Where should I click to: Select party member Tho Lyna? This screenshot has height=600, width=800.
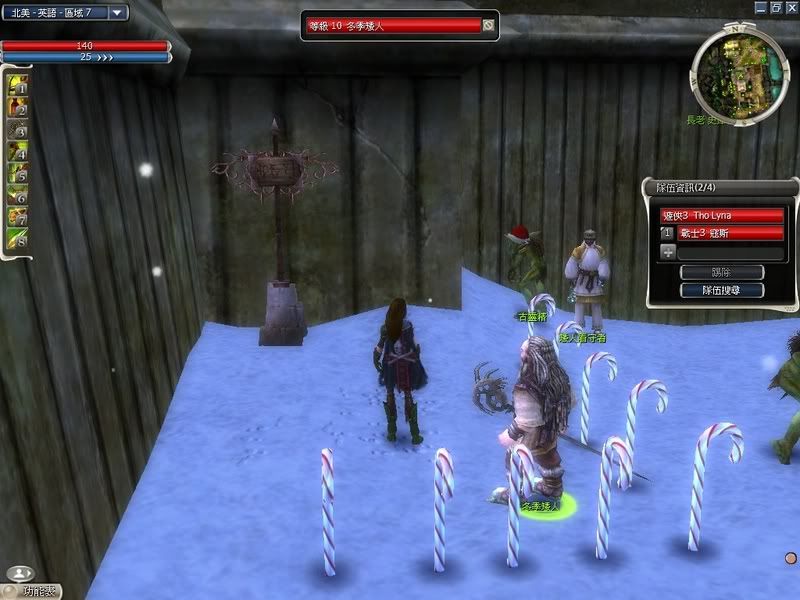pyautogui.click(x=721, y=215)
